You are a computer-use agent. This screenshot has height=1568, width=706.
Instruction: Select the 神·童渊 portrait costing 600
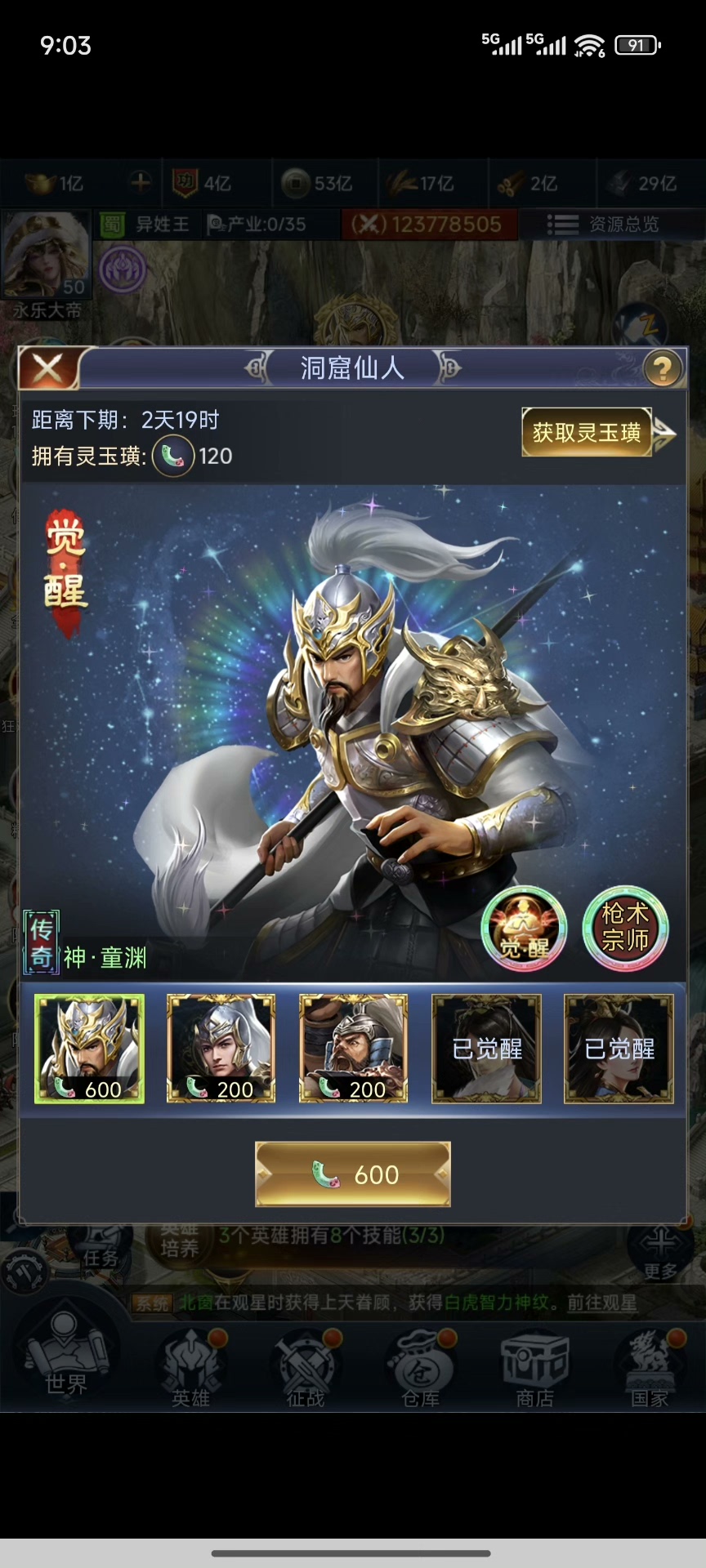click(x=89, y=1049)
